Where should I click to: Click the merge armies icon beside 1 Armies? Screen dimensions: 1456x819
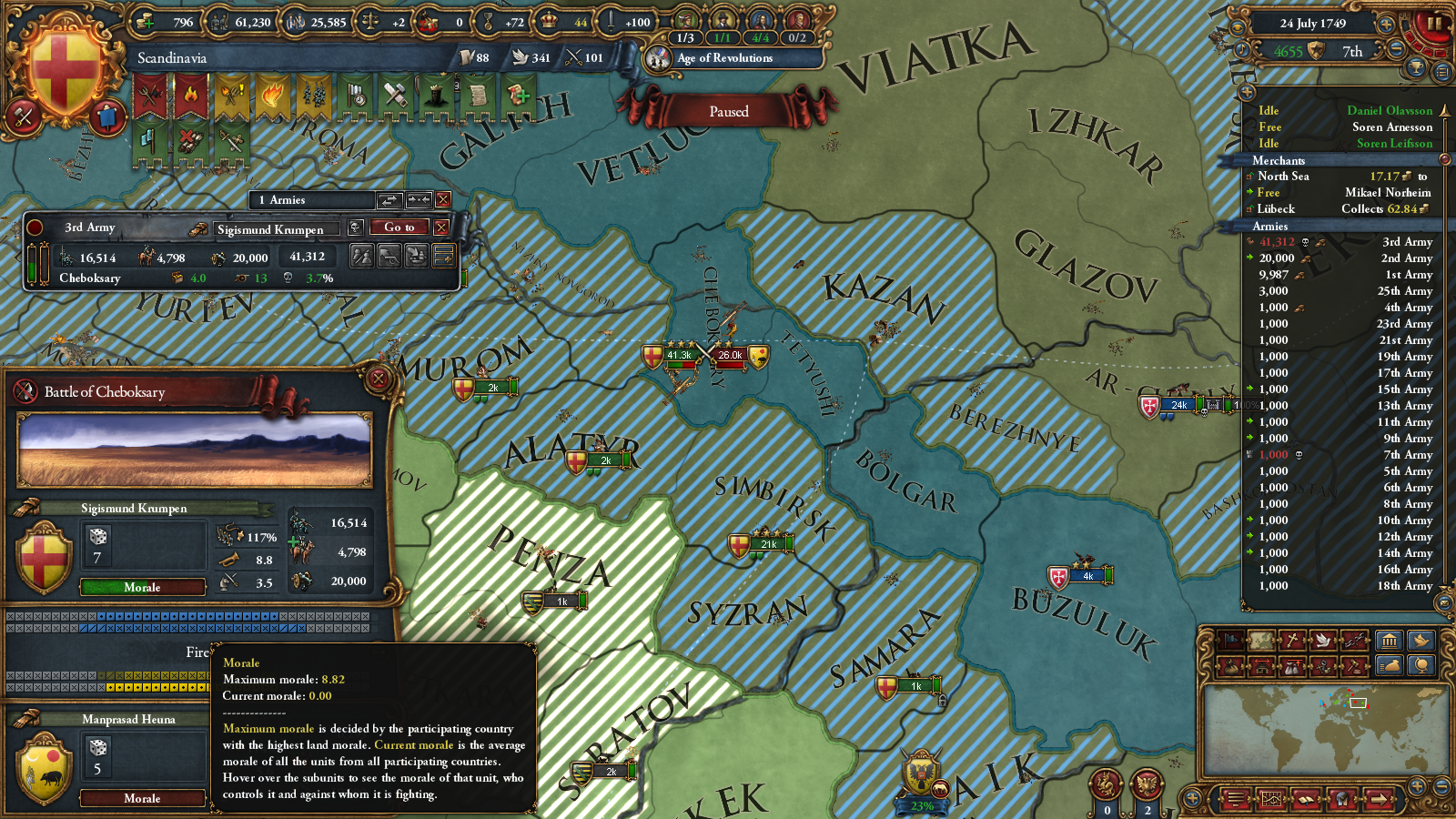[x=419, y=199]
